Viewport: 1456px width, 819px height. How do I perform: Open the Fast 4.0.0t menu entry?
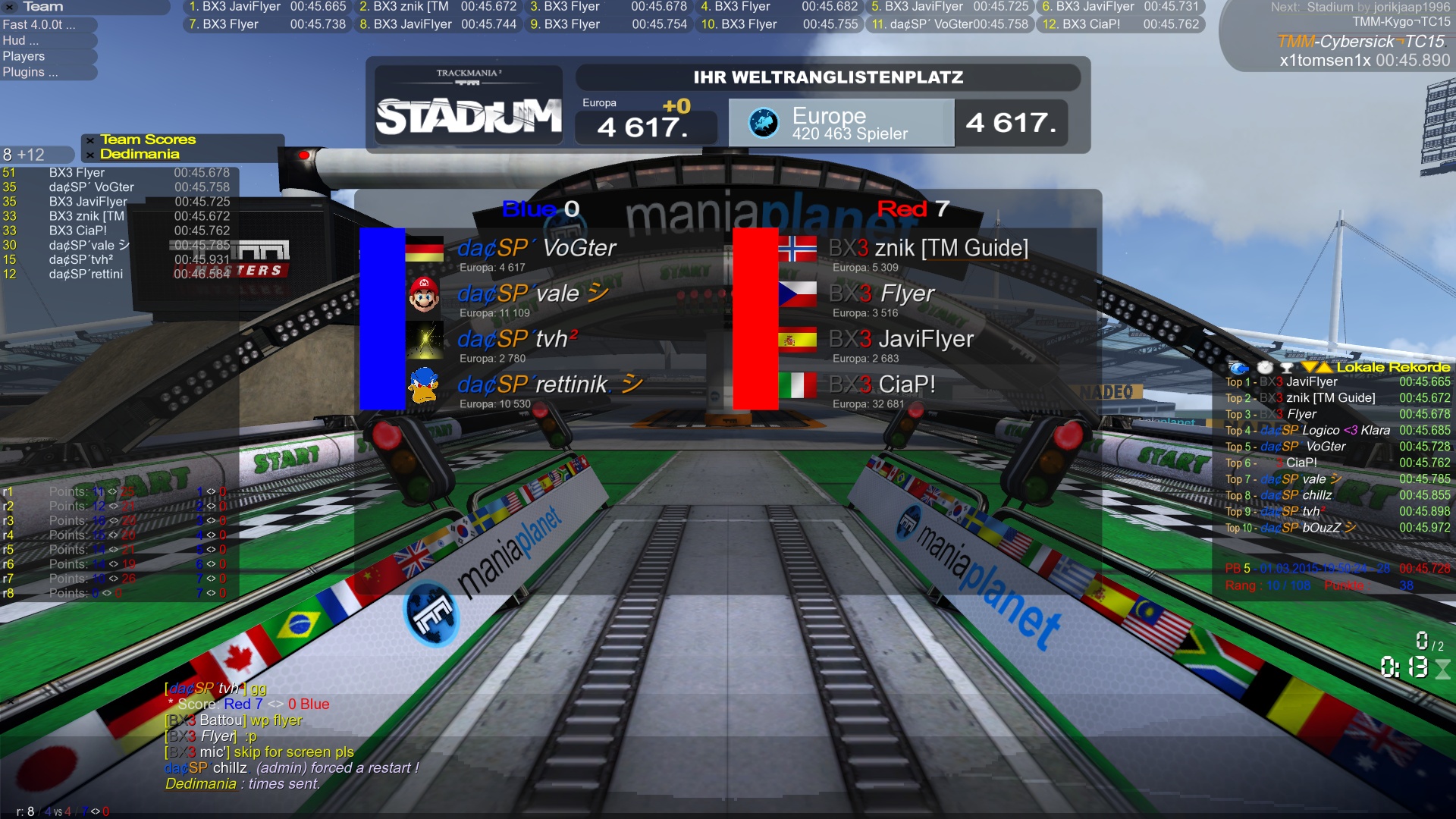39,24
